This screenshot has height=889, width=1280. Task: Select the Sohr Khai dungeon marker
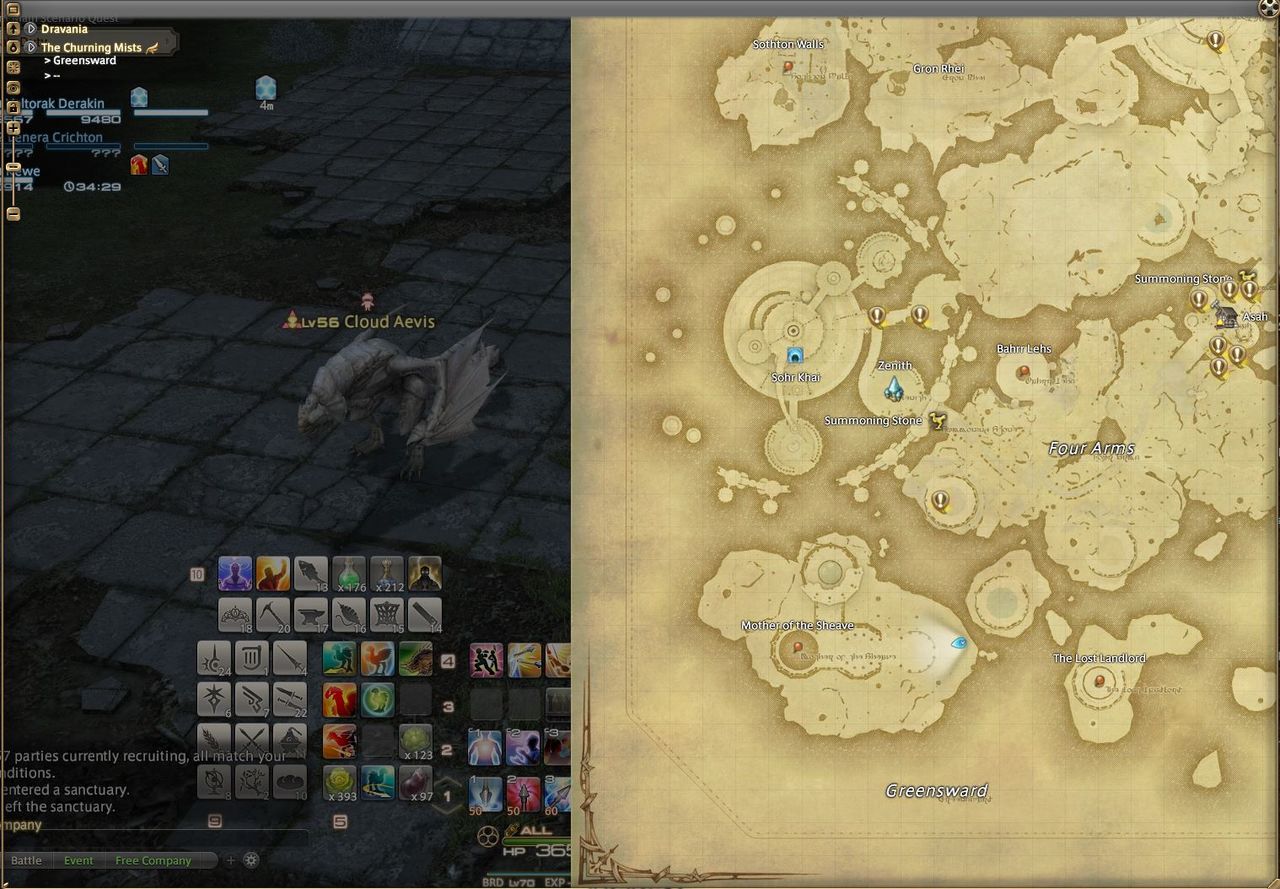[795, 355]
